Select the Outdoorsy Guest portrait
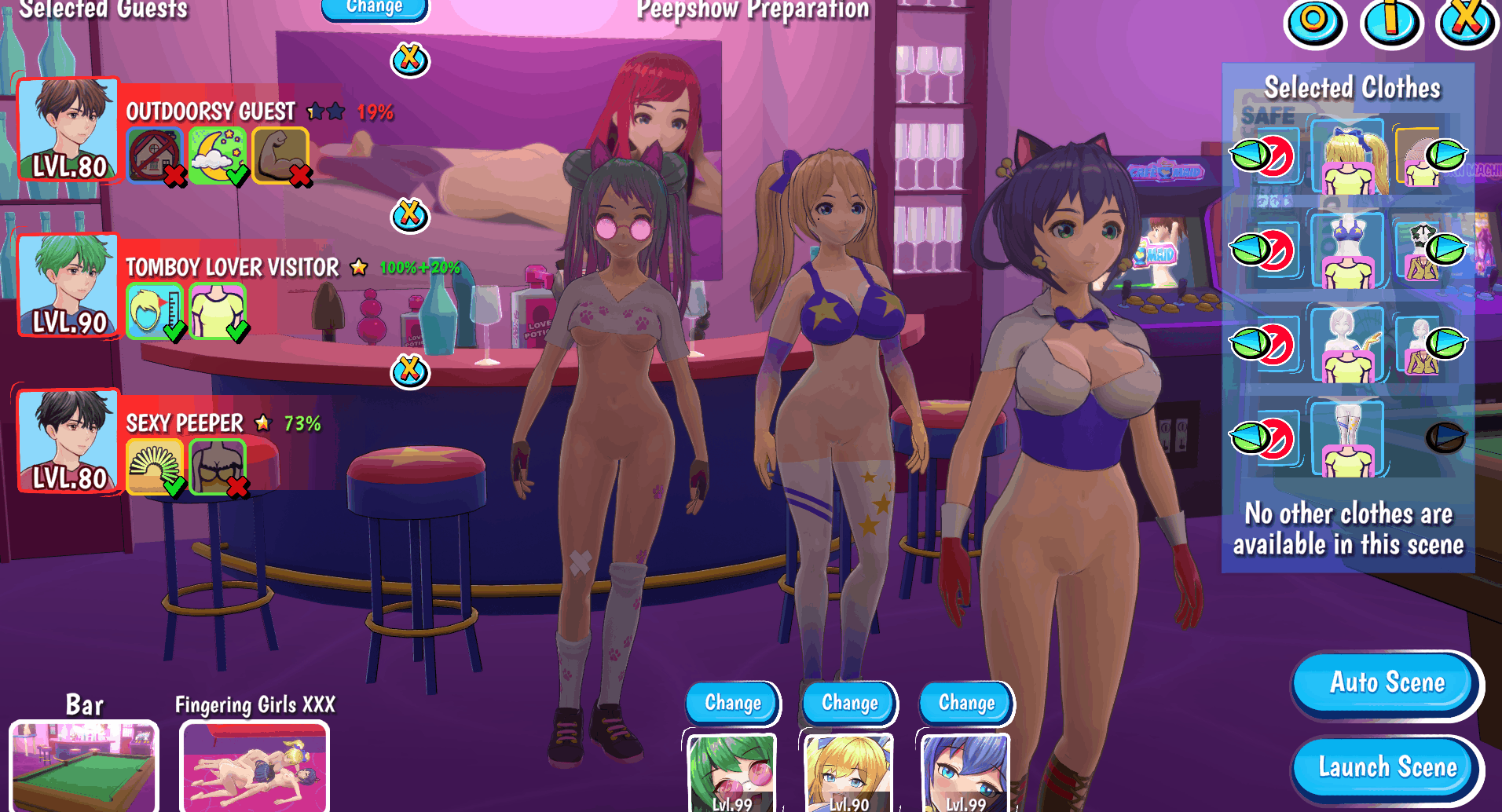The image size is (1502, 812). [69, 130]
